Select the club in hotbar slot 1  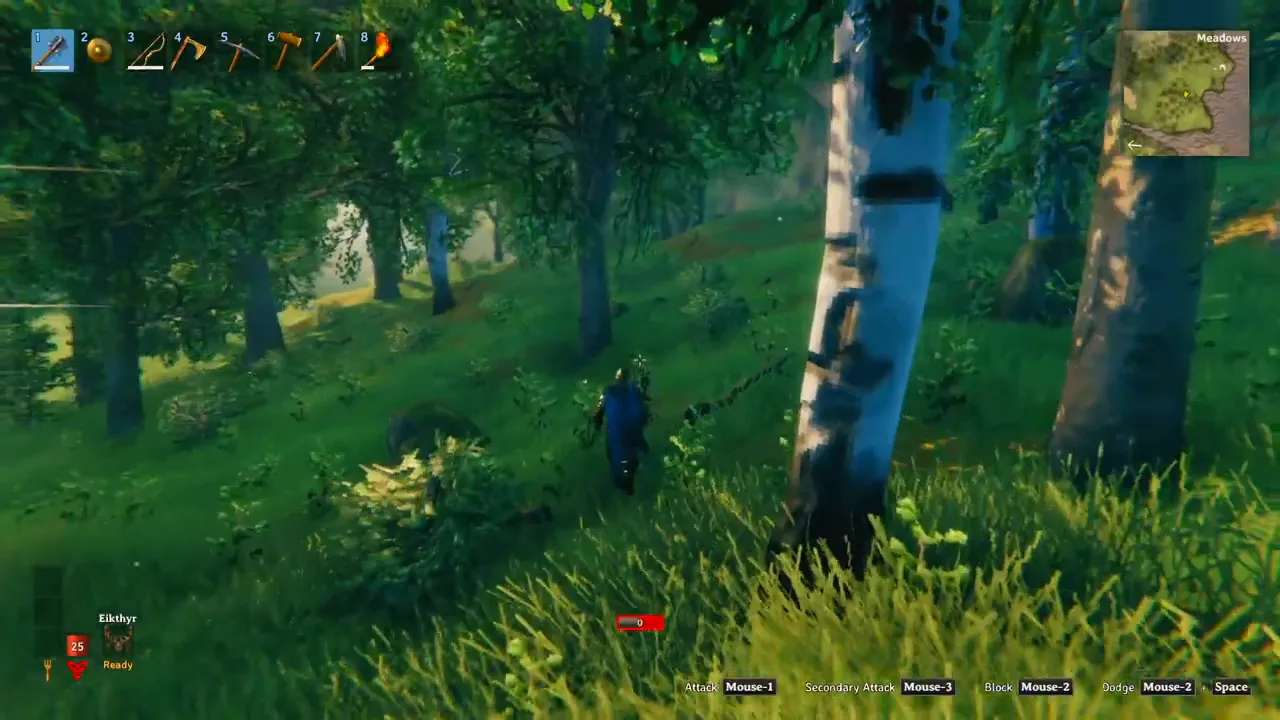click(x=52, y=50)
